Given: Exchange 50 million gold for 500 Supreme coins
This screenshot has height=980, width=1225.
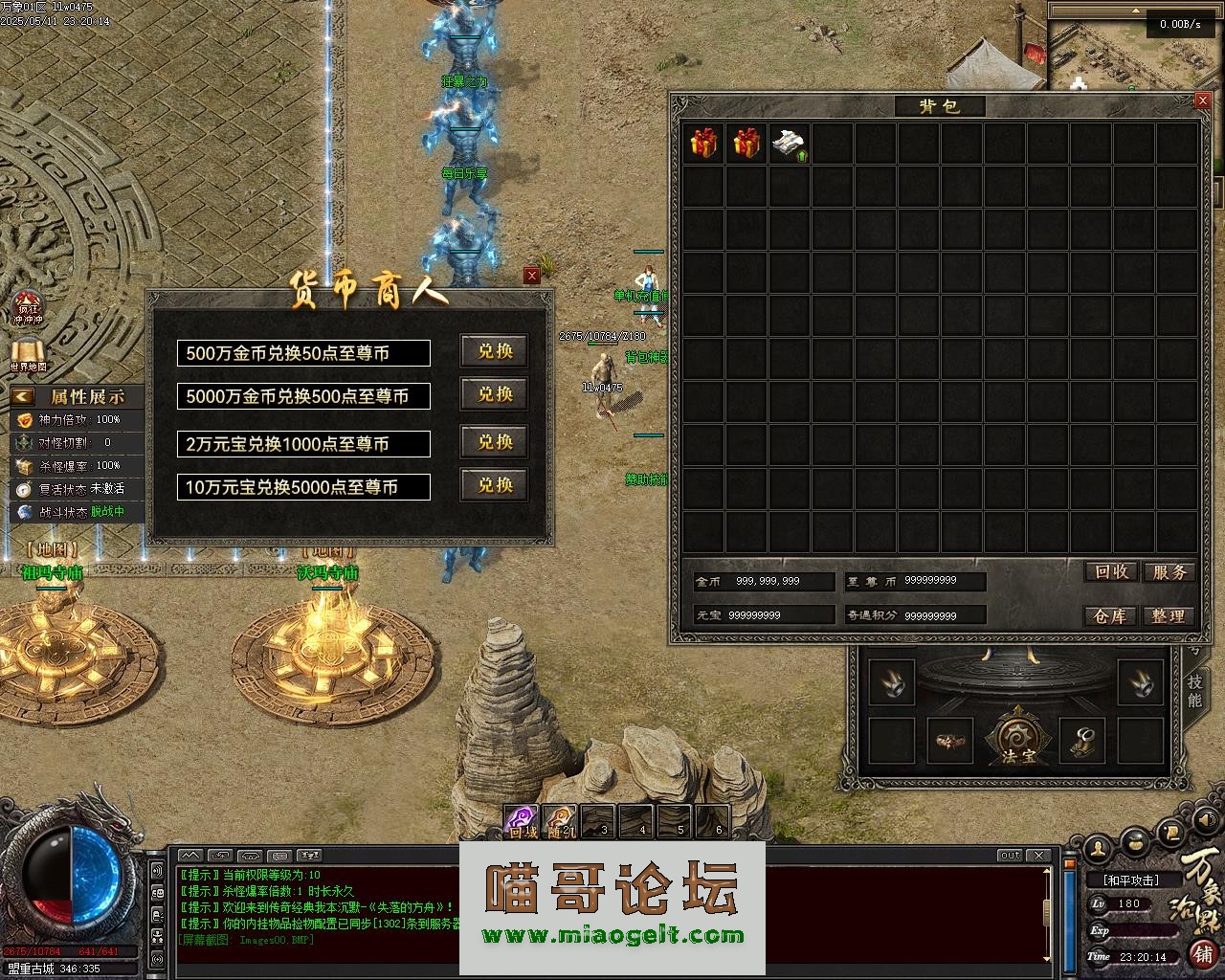Looking at the screenshot, I should coord(494,394).
